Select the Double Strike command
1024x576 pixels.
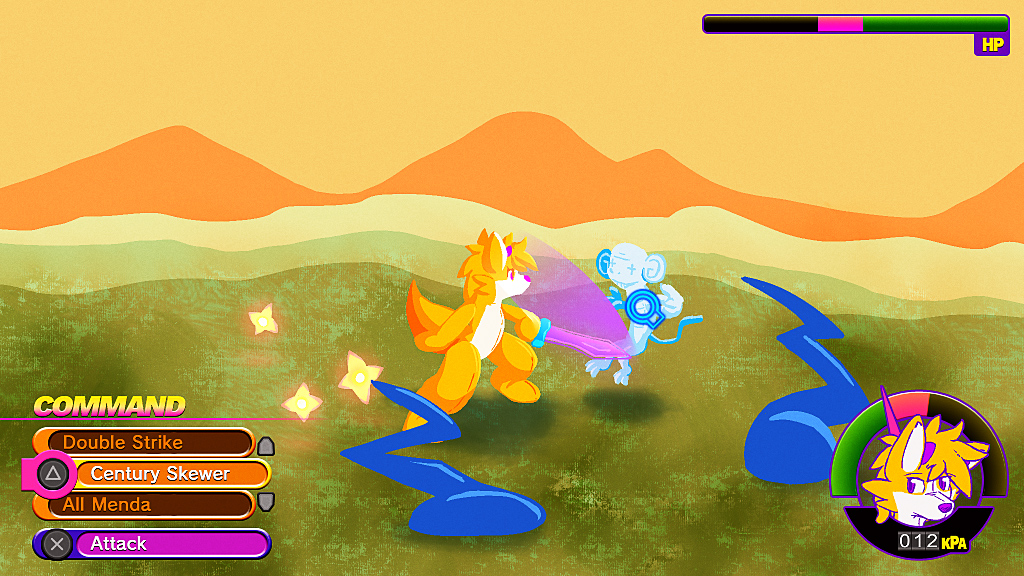tap(143, 442)
